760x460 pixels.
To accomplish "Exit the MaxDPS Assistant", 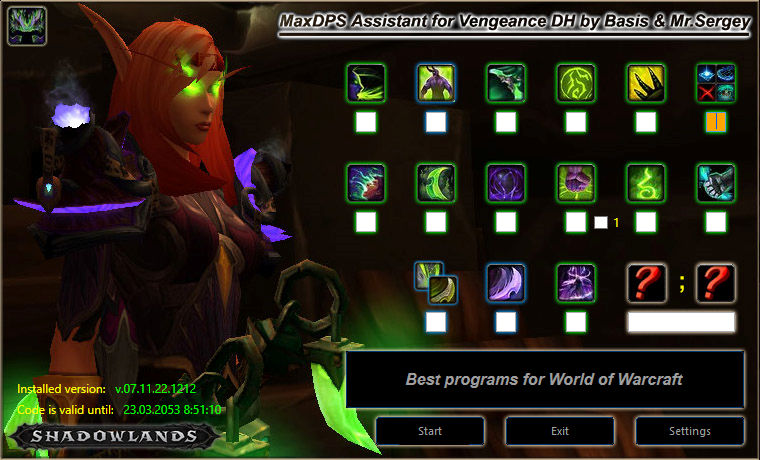I will (x=559, y=431).
